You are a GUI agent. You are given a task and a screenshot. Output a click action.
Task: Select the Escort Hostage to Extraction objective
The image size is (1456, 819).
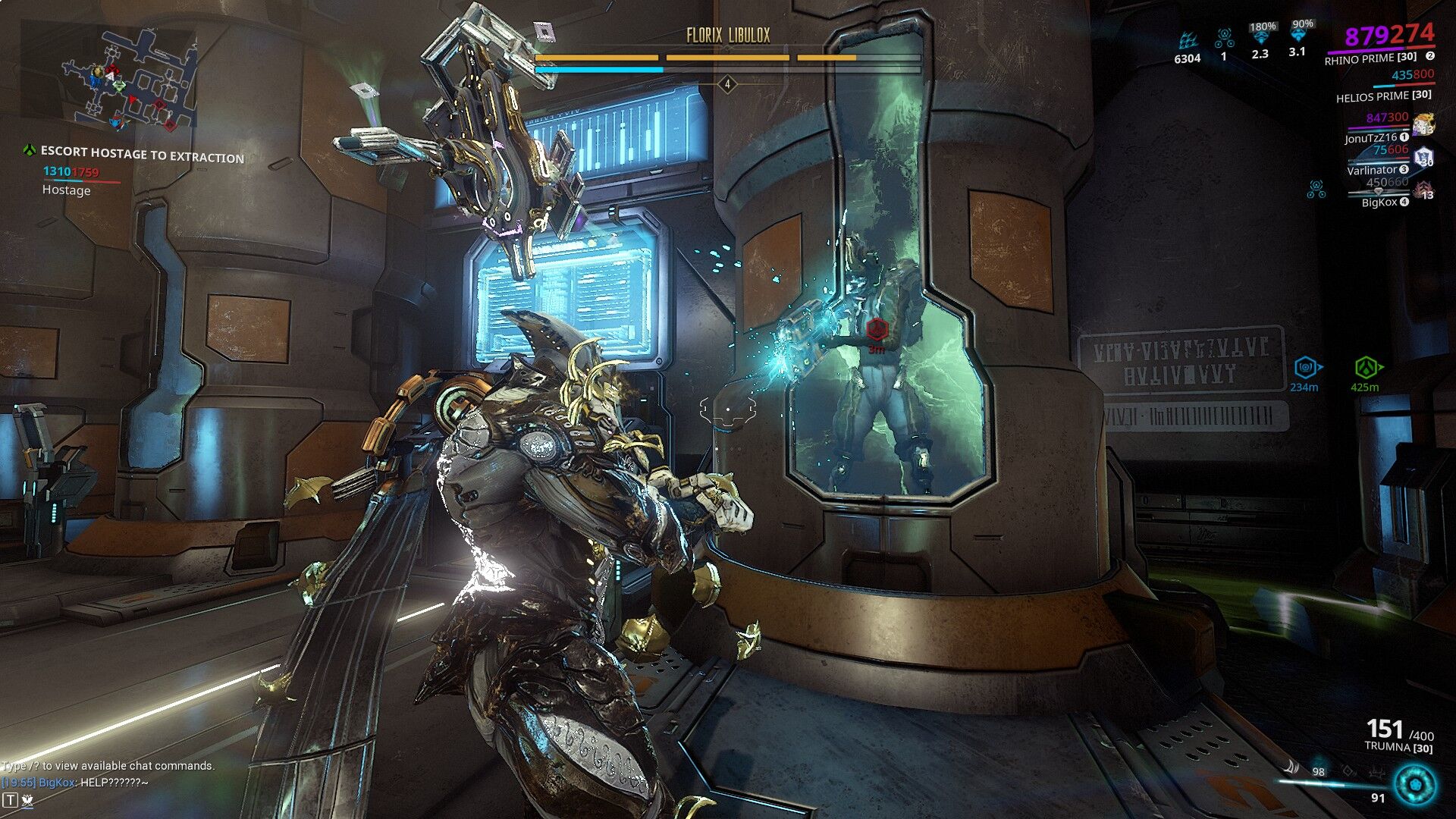142,155
